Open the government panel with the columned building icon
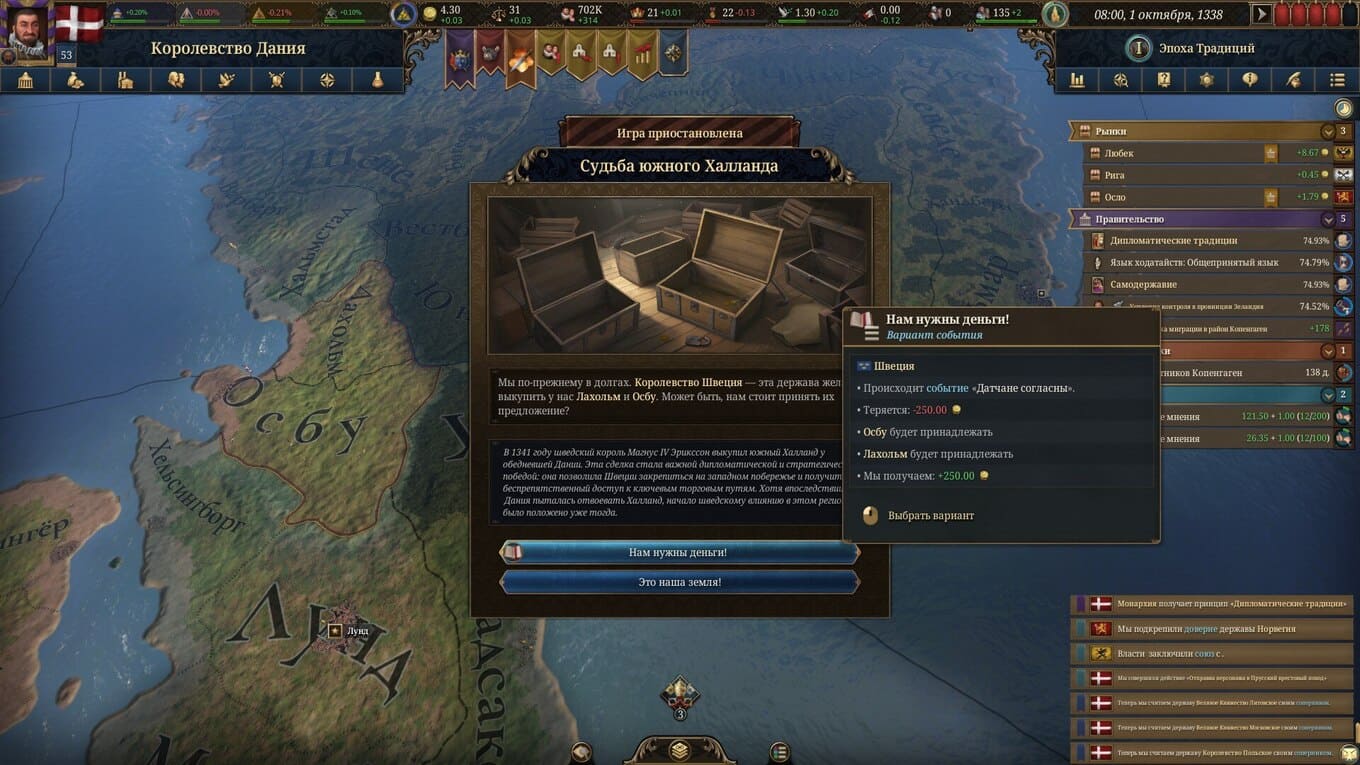Image resolution: width=1360 pixels, height=765 pixels. (25, 81)
